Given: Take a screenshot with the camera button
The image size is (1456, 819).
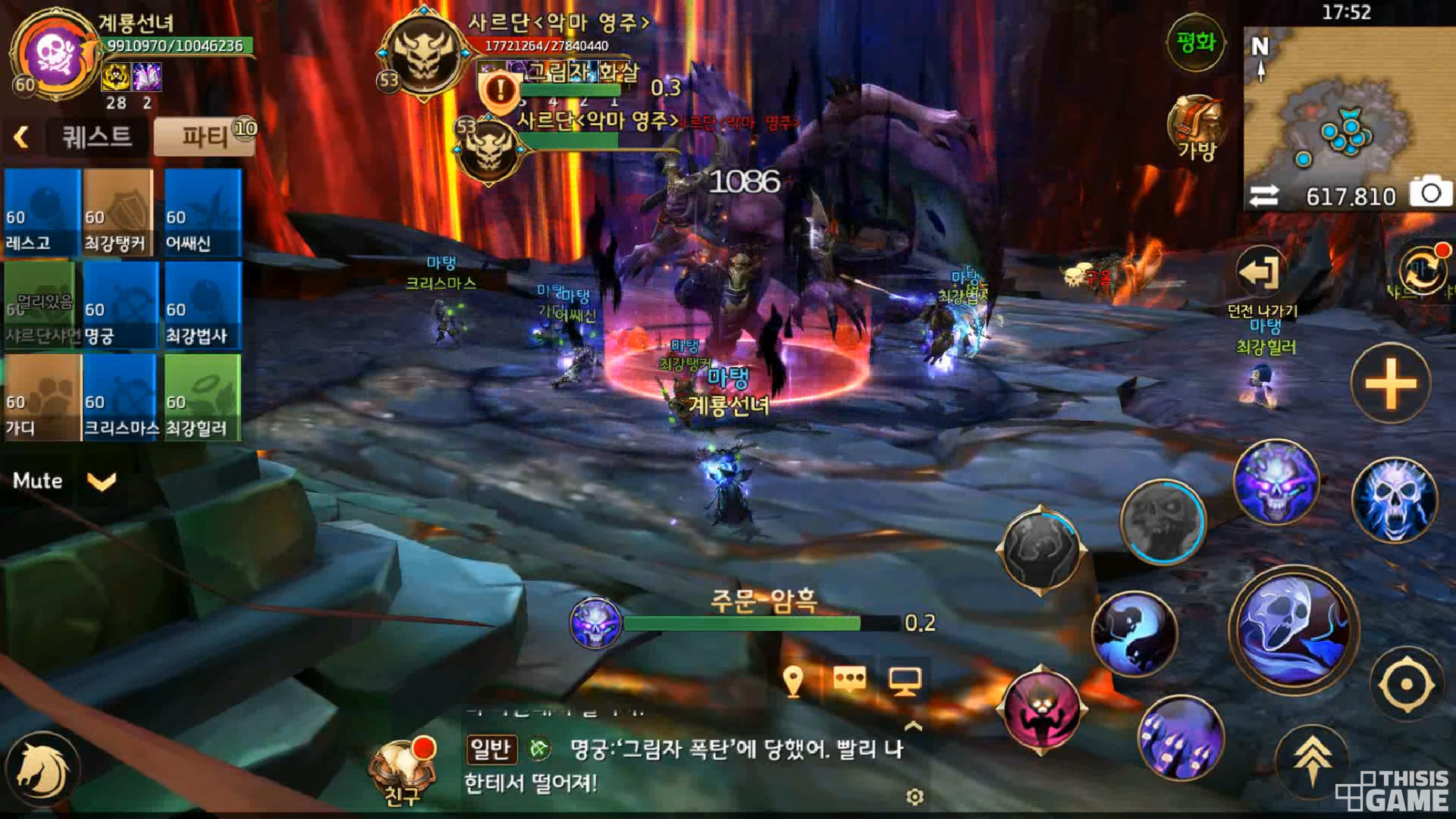Looking at the screenshot, I should [x=1430, y=194].
